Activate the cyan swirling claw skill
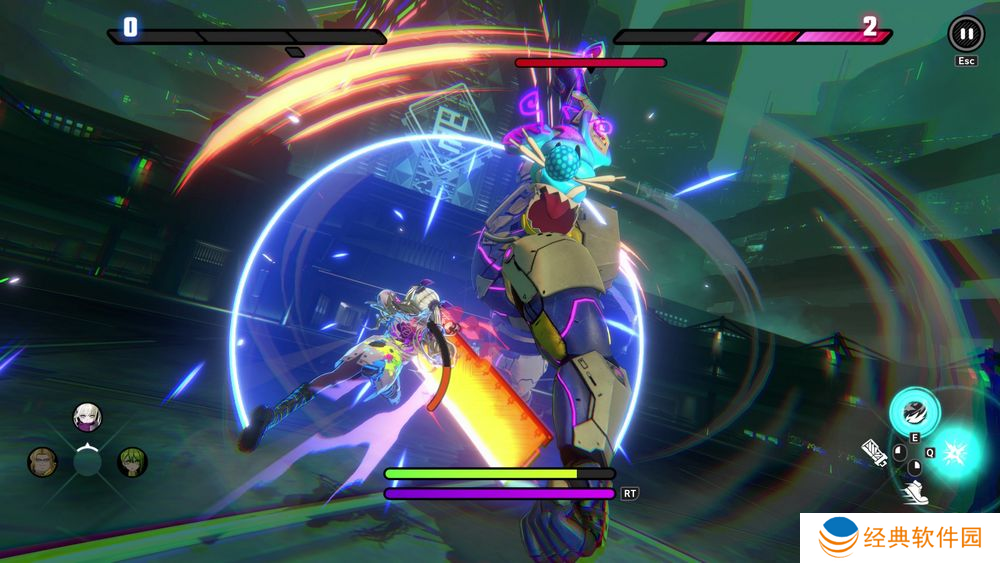1000x563 pixels. point(915,410)
